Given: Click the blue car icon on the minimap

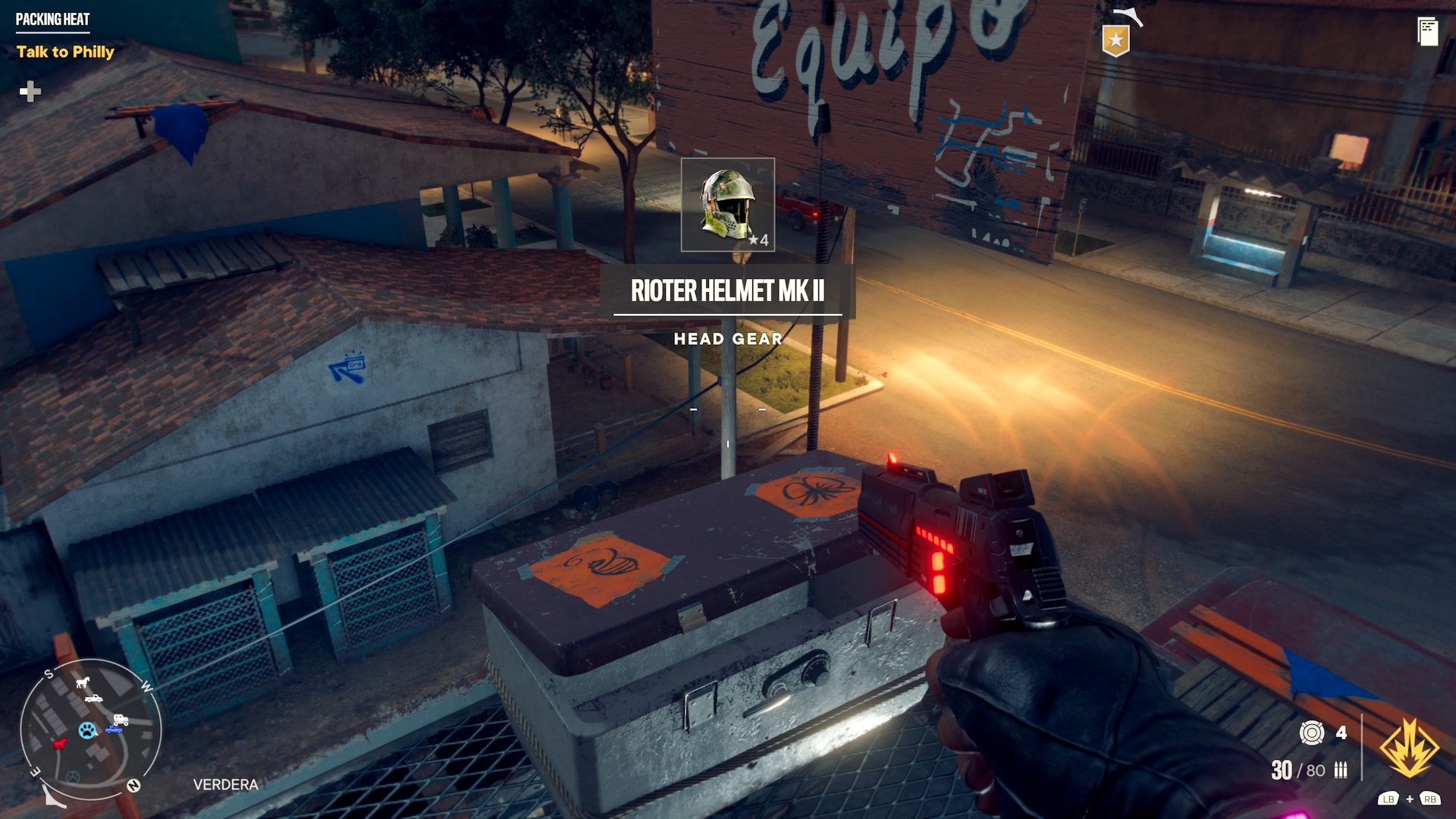Looking at the screenshot, I should point(114,729).
